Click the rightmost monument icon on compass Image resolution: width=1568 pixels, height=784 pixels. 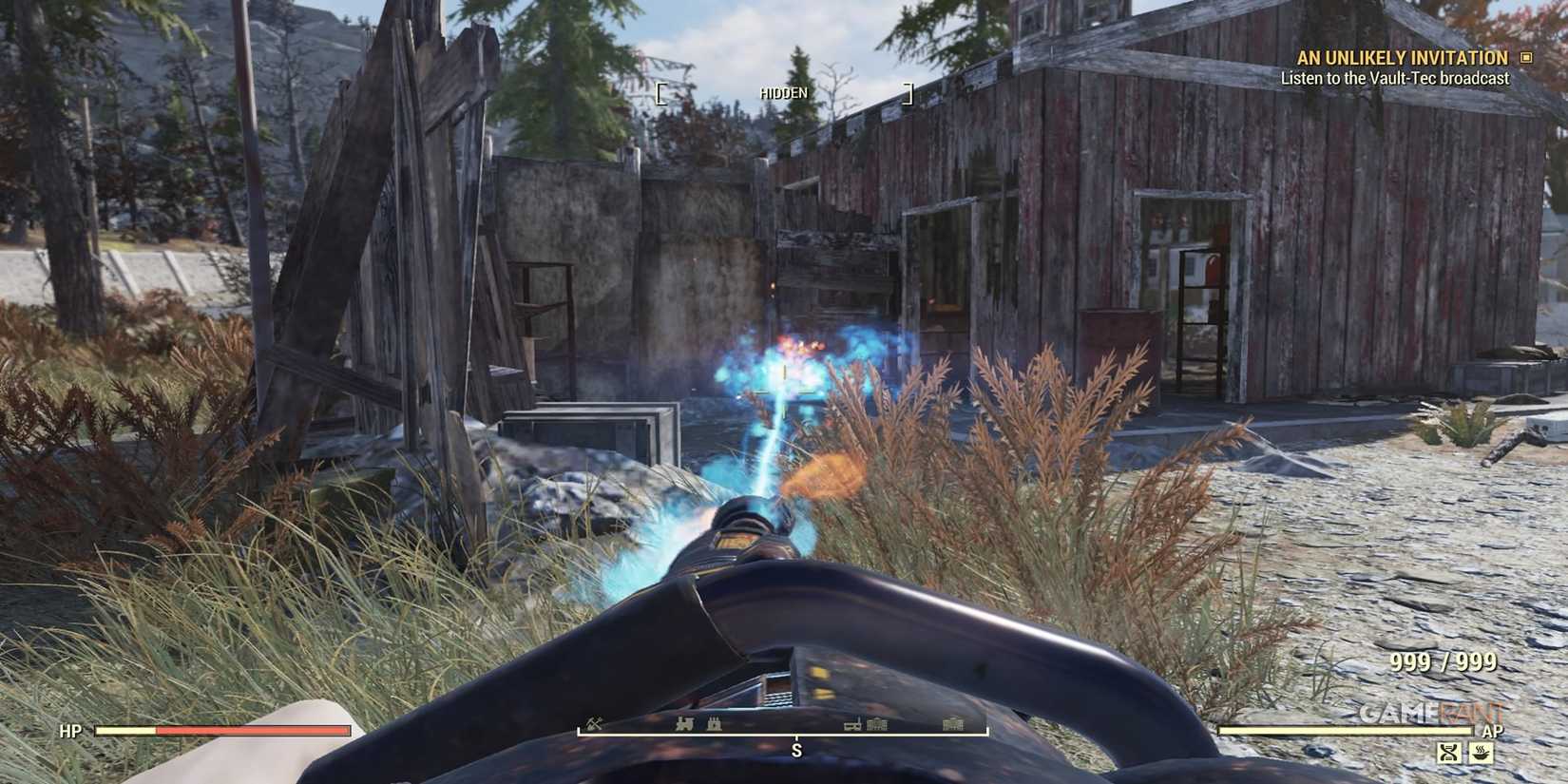pos(952,724)
